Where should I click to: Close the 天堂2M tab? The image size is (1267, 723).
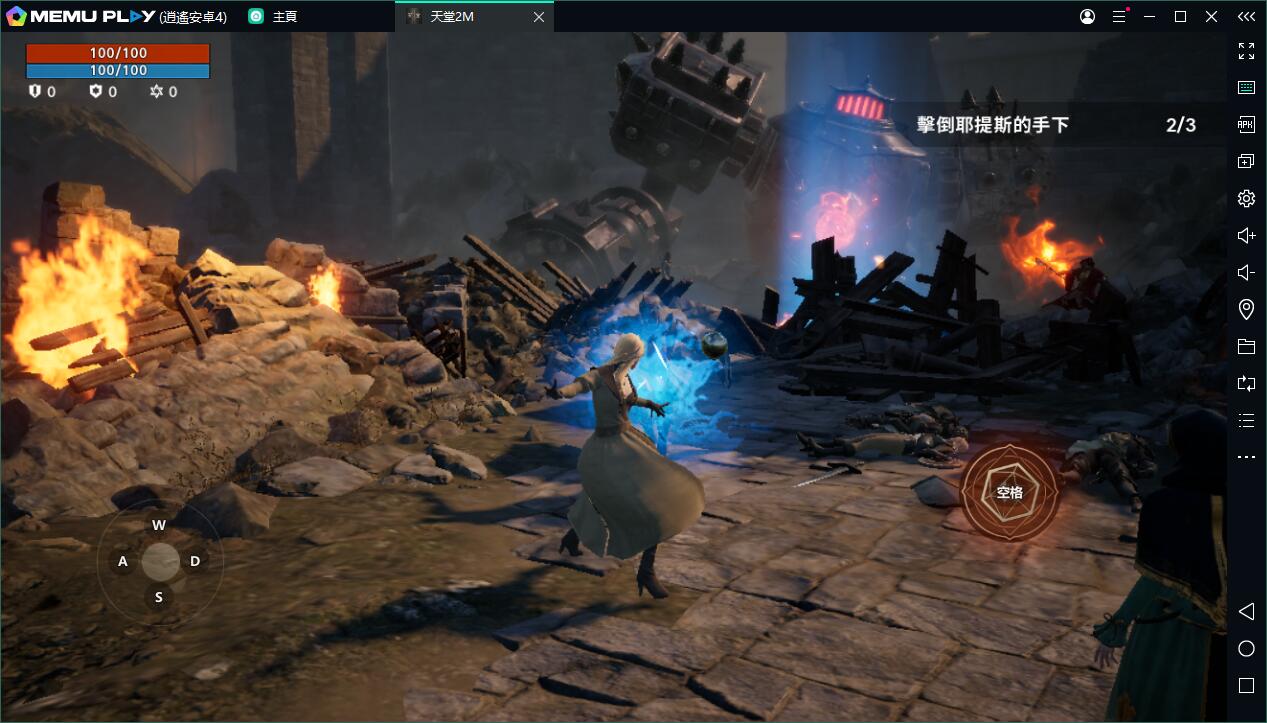[x=539, y=17]
